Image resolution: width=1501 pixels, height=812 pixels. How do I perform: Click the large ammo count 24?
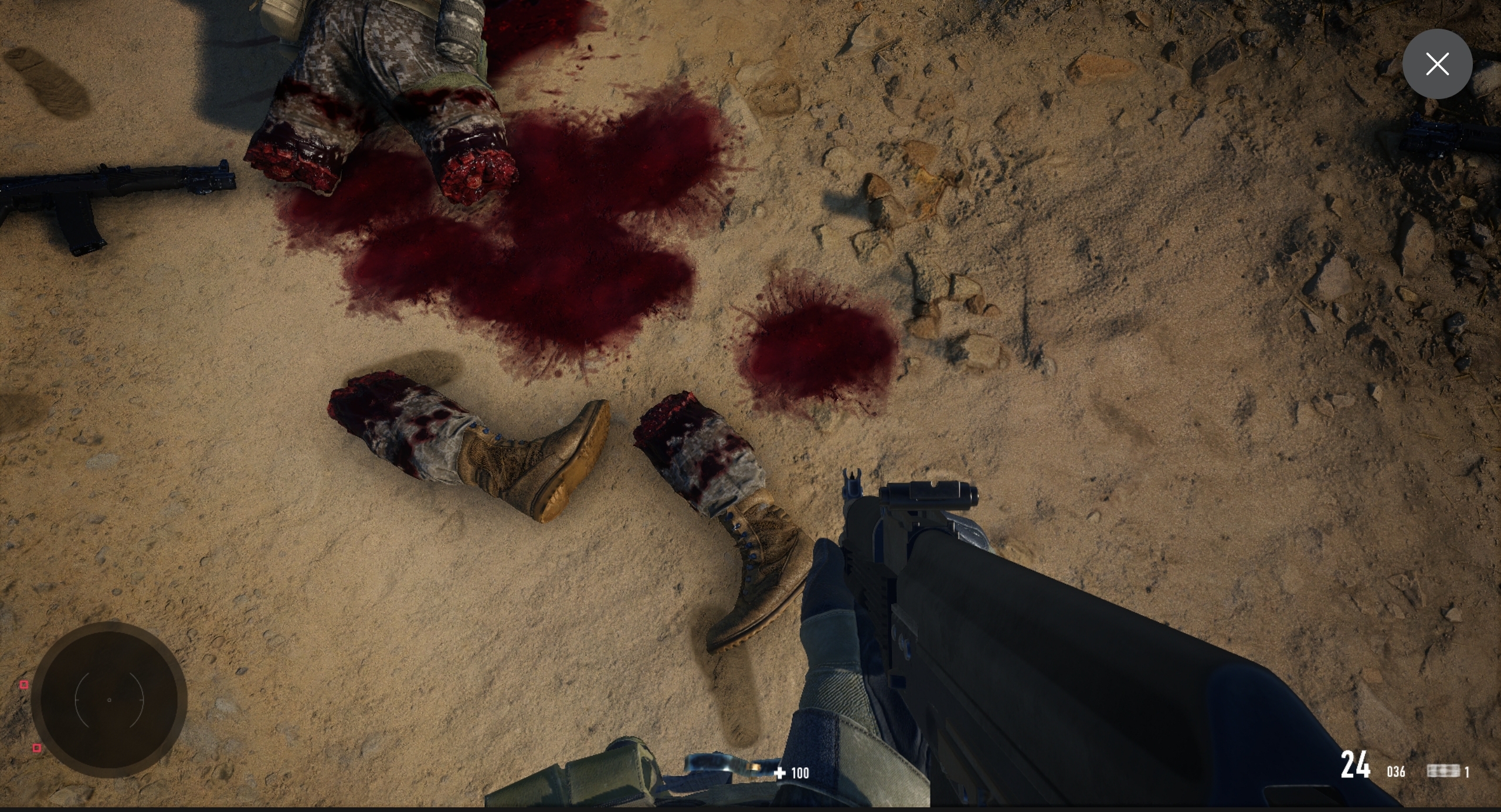tap(1356, 764)
